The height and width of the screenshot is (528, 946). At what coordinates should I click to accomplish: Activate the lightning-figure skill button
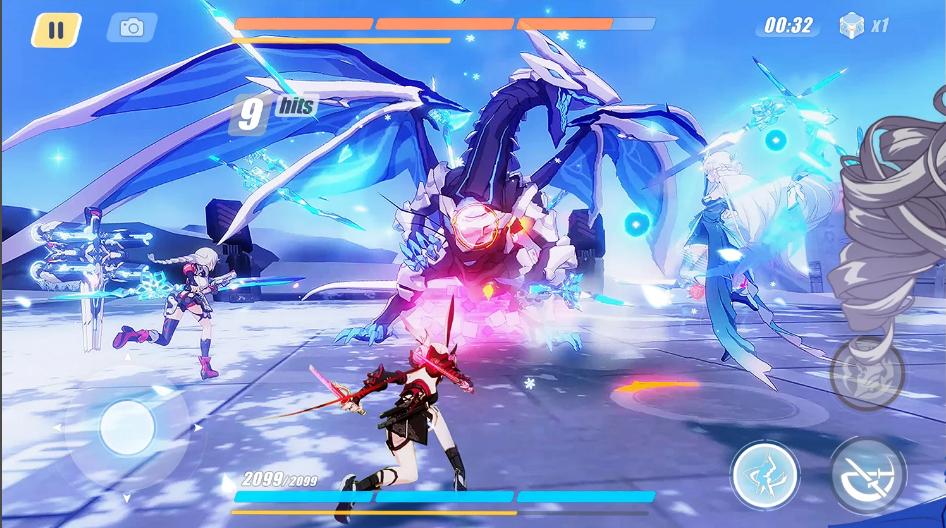click(765, 474)
